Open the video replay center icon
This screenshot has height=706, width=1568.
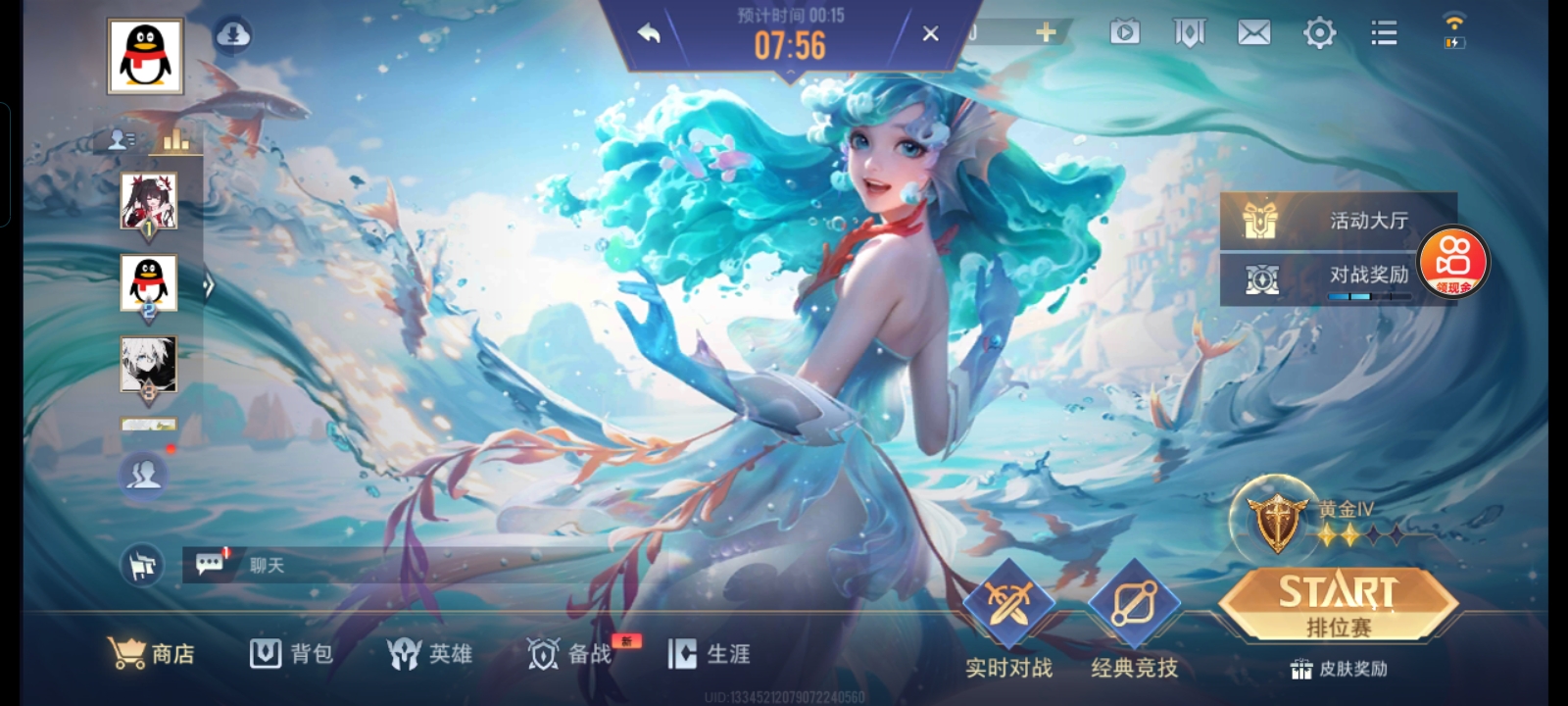tap(1125, 32)
